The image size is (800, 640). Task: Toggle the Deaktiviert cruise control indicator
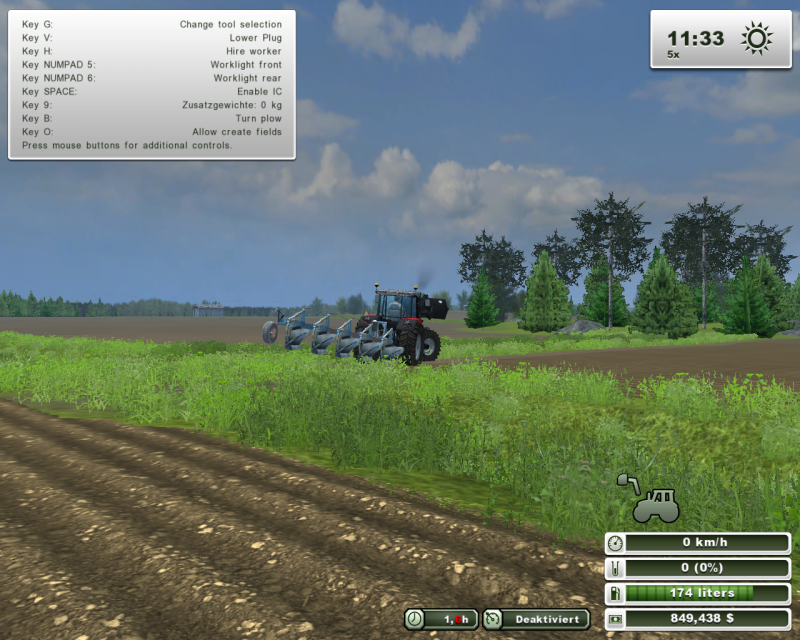pyautogui.click(x=536, y=620)
